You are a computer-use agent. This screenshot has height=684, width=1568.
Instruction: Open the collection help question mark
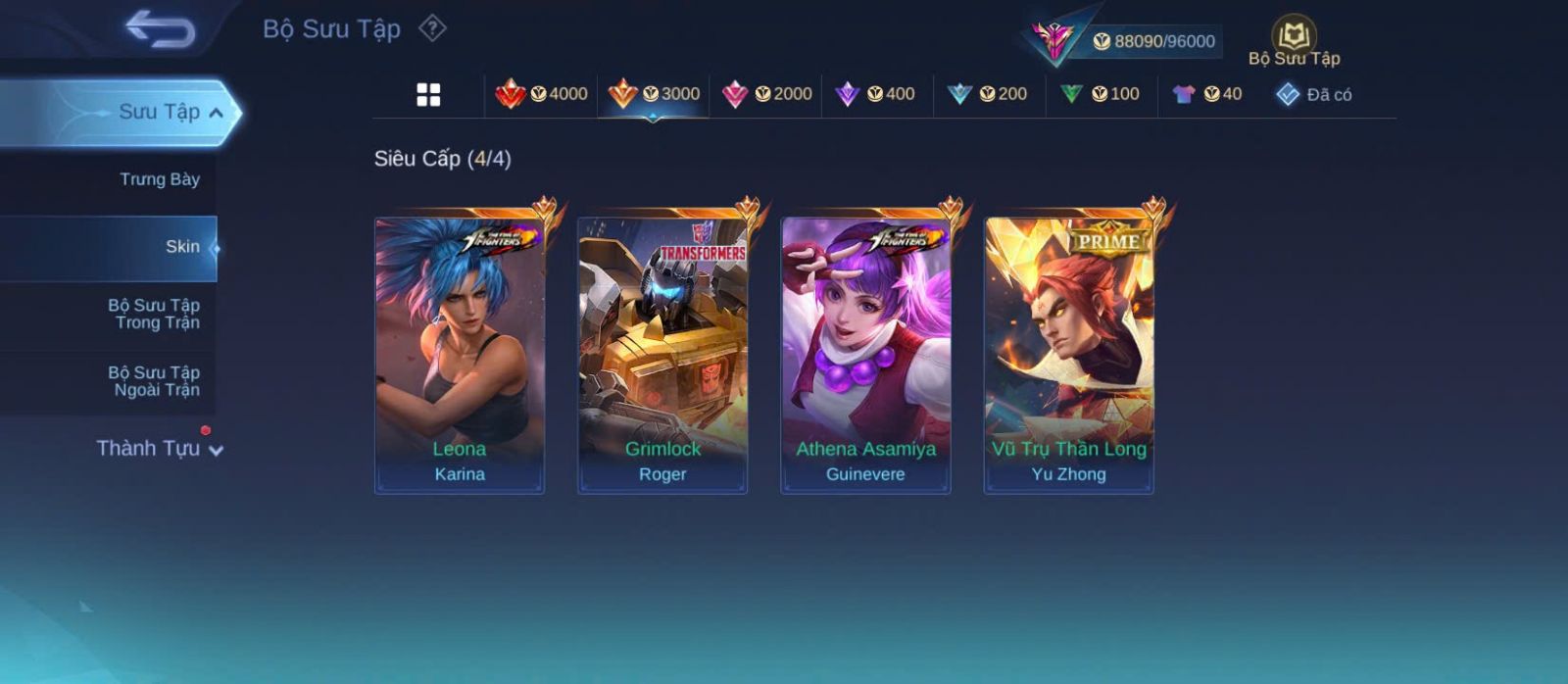pos(432,28)
